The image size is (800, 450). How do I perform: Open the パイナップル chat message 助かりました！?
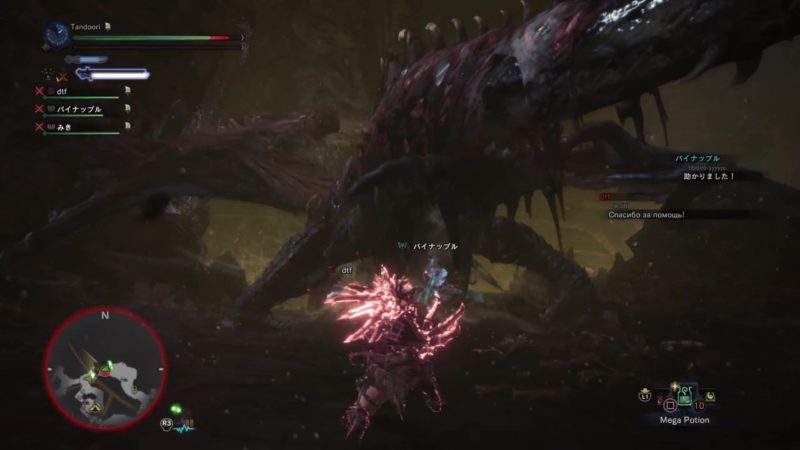[x=708, y=176]
